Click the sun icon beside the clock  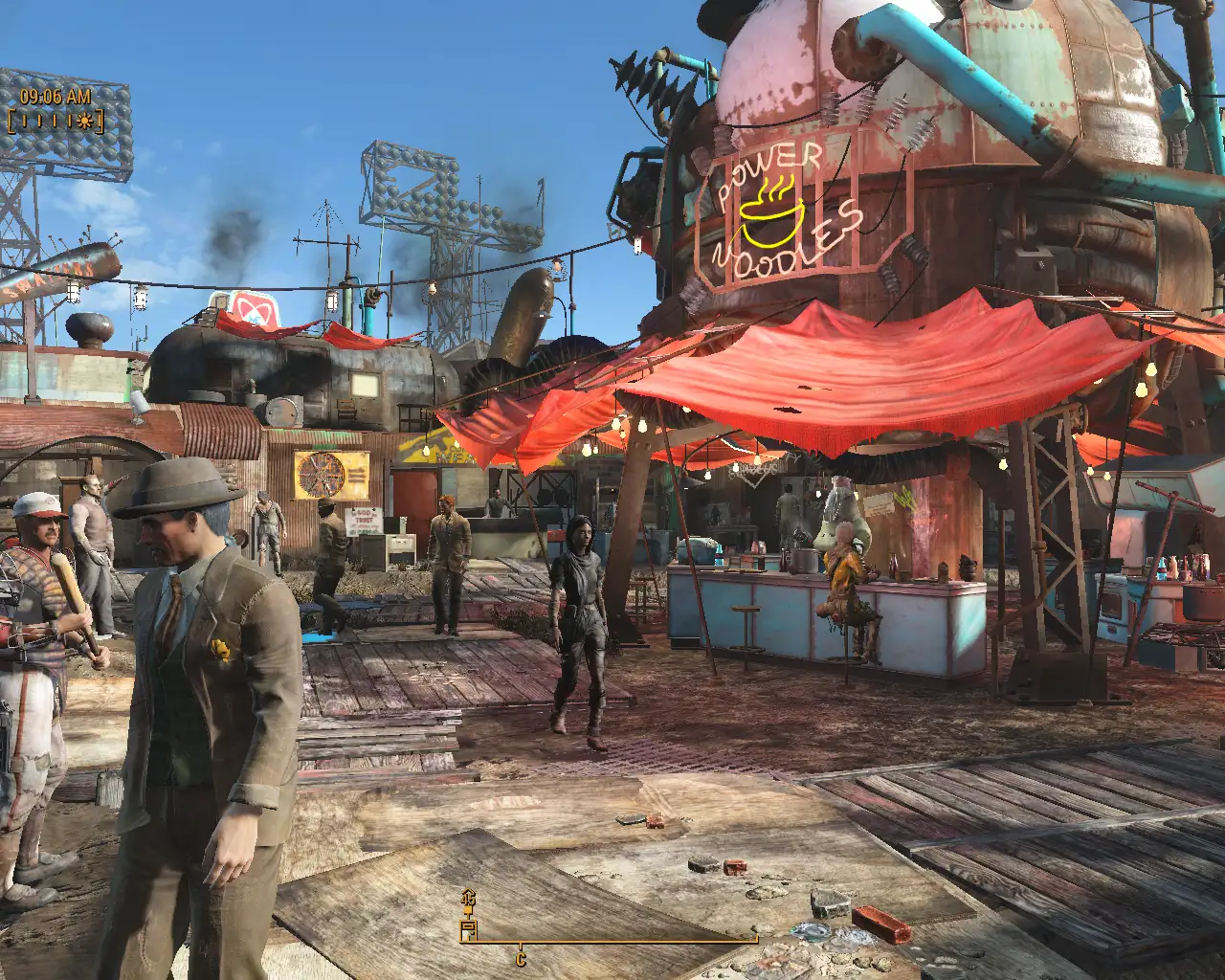[x=86, y=122]
